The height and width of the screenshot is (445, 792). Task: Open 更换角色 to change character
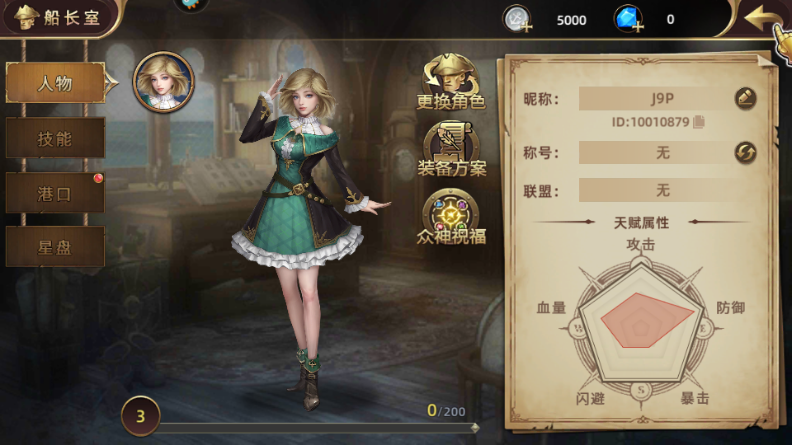click(451, 82)
